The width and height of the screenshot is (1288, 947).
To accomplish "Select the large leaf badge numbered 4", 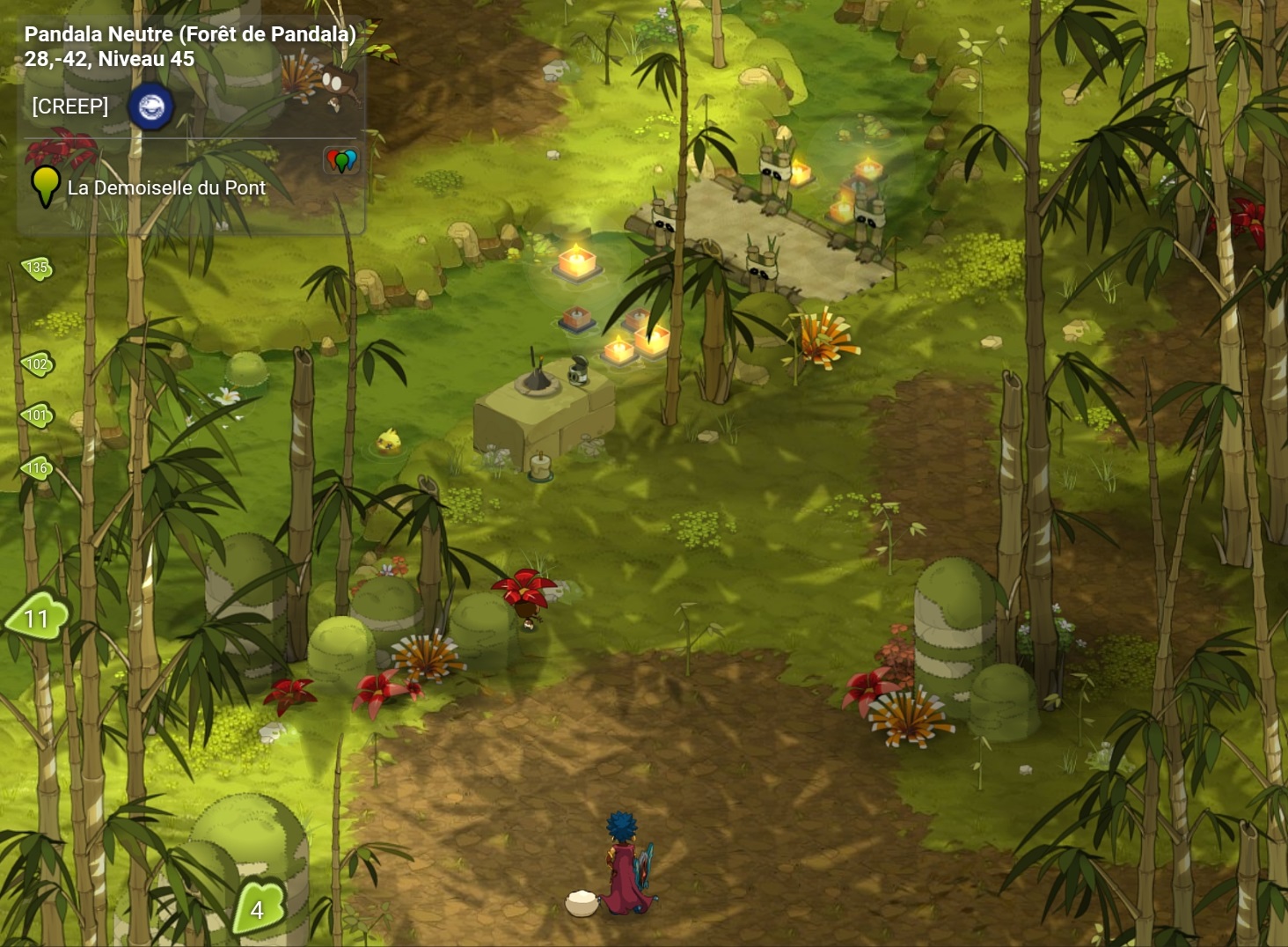I will 258,908.
